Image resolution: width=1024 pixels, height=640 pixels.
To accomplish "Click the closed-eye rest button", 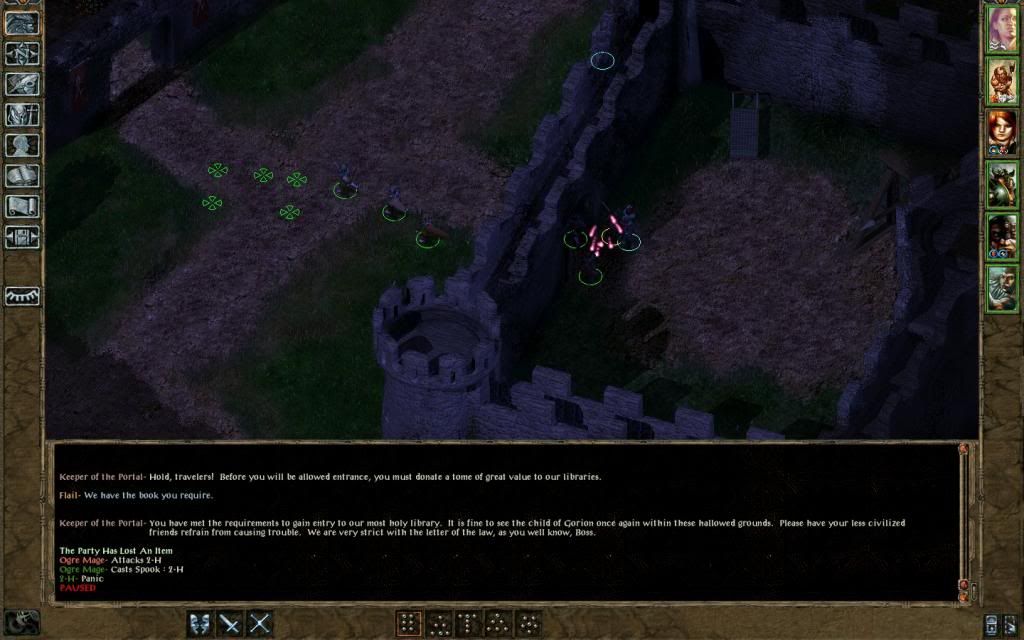I will point(22,296).
